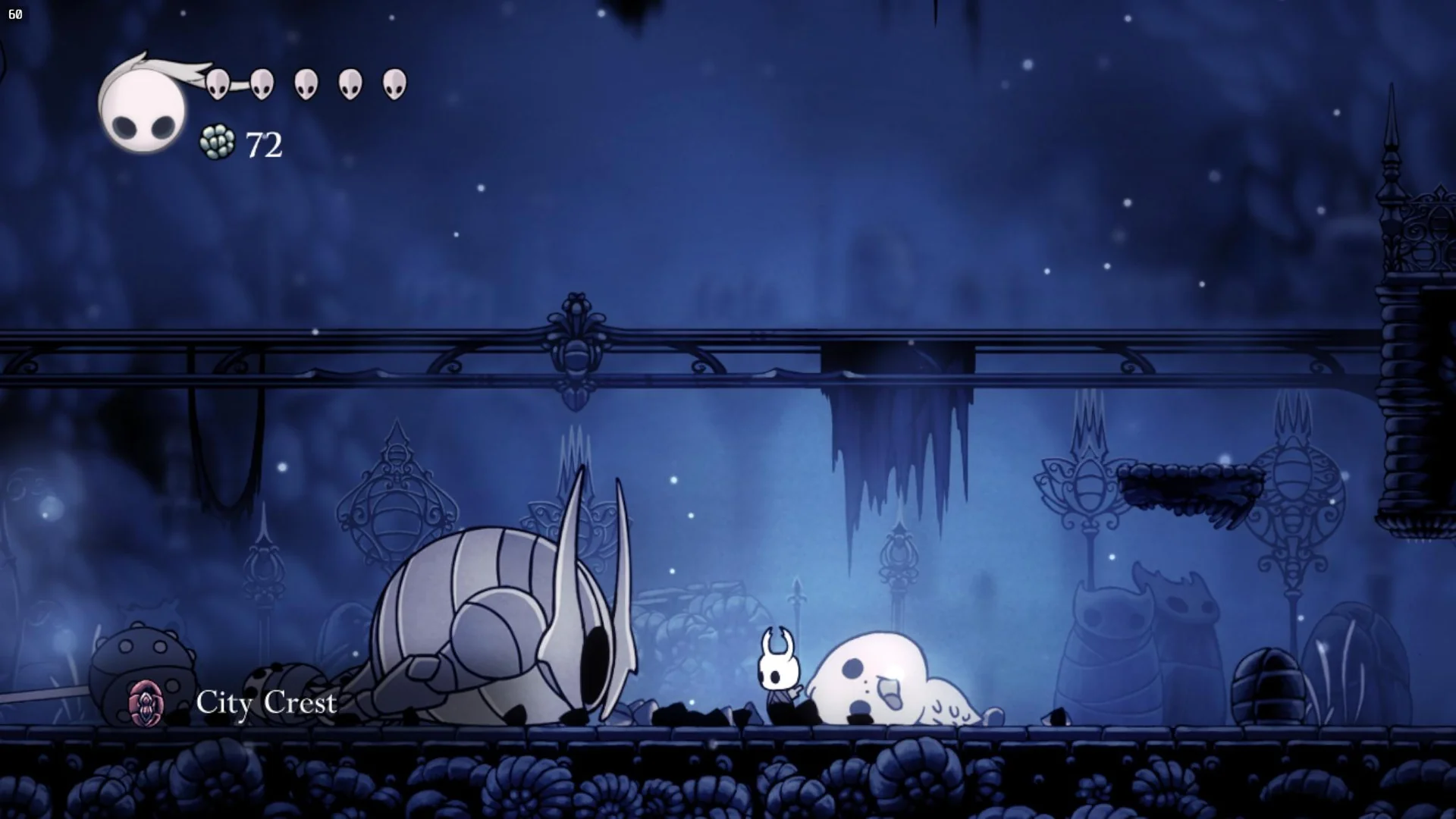Select the soul vessel orb
This screenshot has width=1456, height=819.
[x=143, y=106]
